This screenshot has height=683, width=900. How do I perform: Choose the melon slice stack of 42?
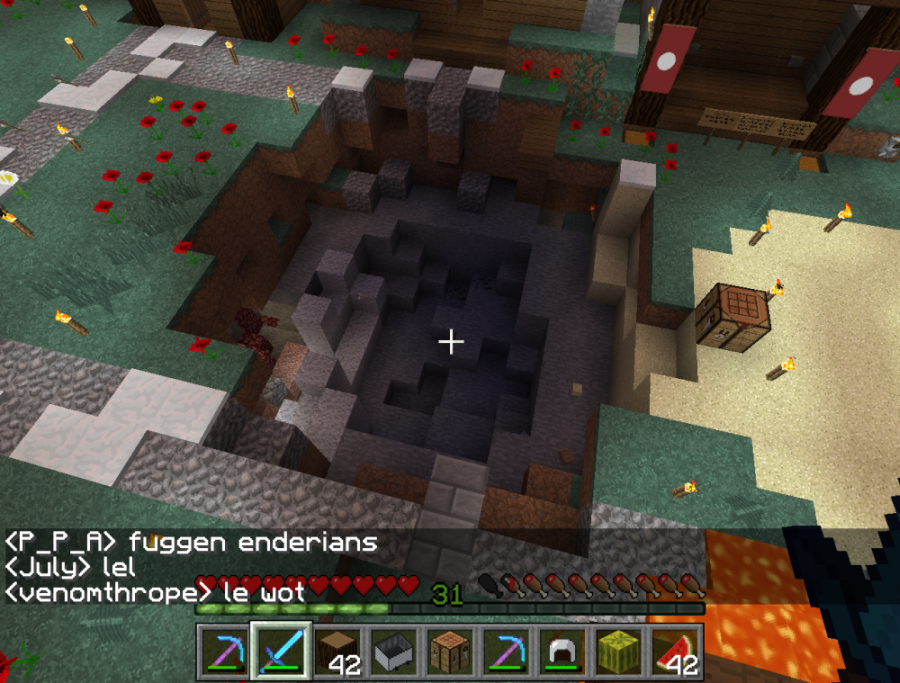(677, 651)
